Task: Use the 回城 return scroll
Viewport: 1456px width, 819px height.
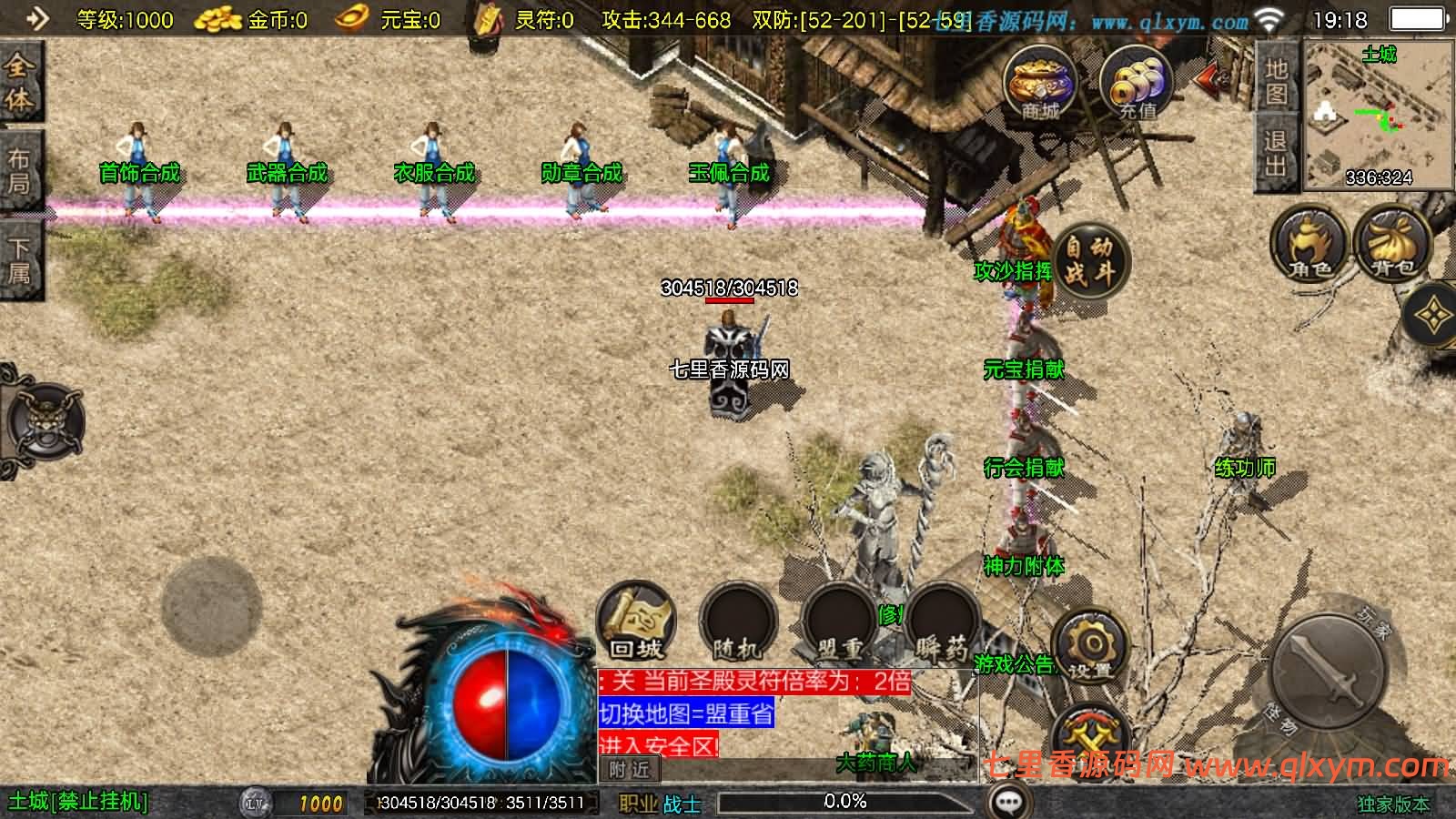Action: [636, 622]
